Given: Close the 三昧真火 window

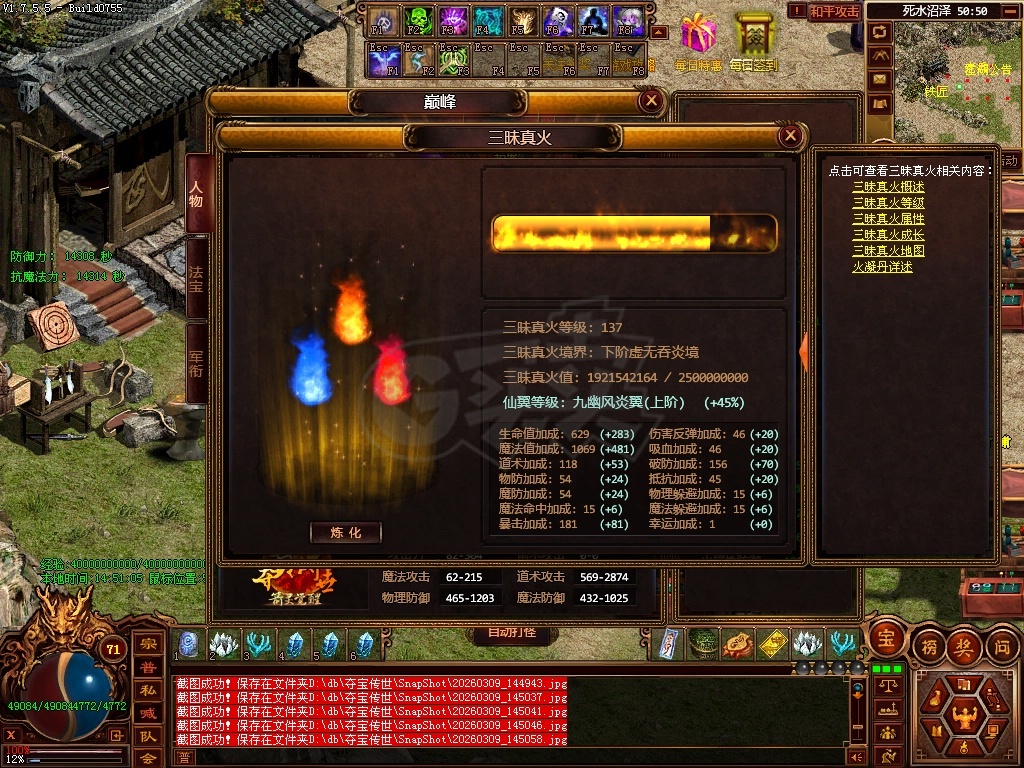Looking at the screenshot, I should coord(790,136).
